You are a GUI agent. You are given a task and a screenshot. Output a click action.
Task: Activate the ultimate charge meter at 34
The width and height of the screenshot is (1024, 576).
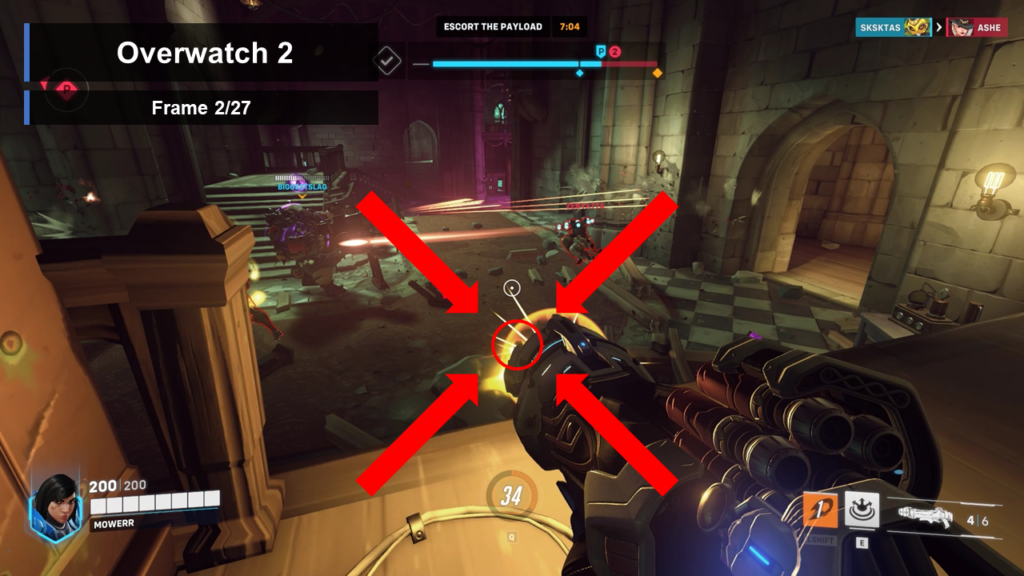512,494
